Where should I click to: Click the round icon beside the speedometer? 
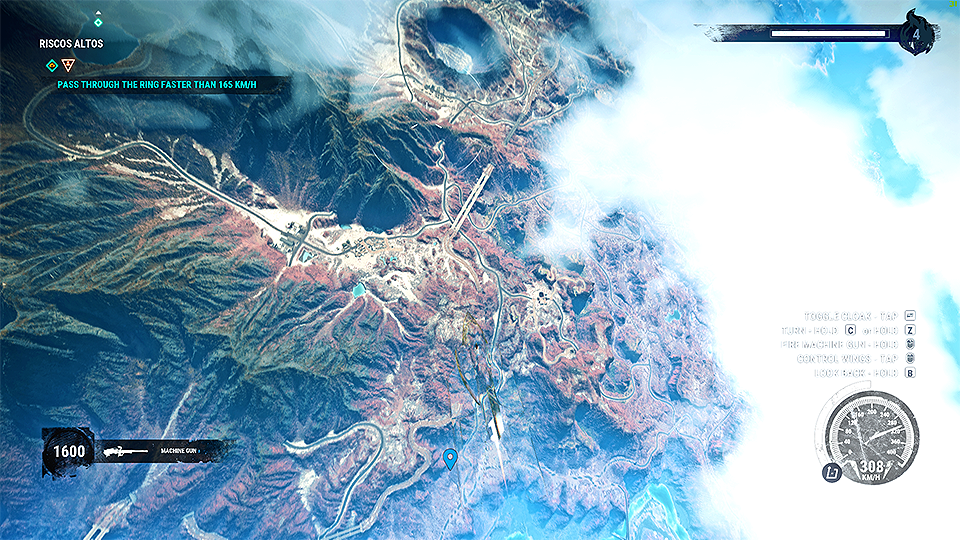point(832,473)
